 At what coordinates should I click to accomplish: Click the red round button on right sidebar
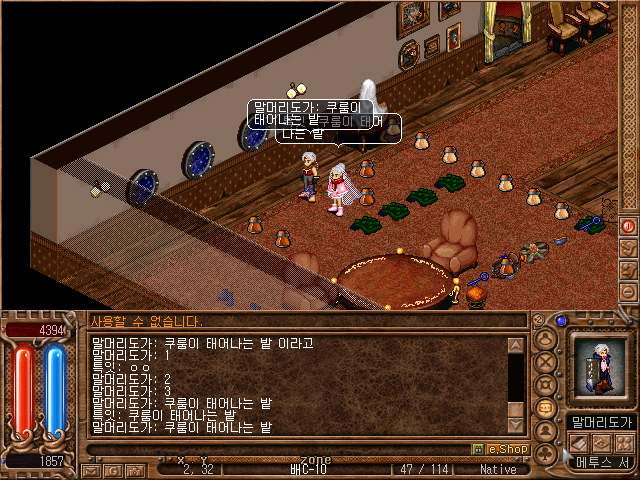click(x=629, y=226)
